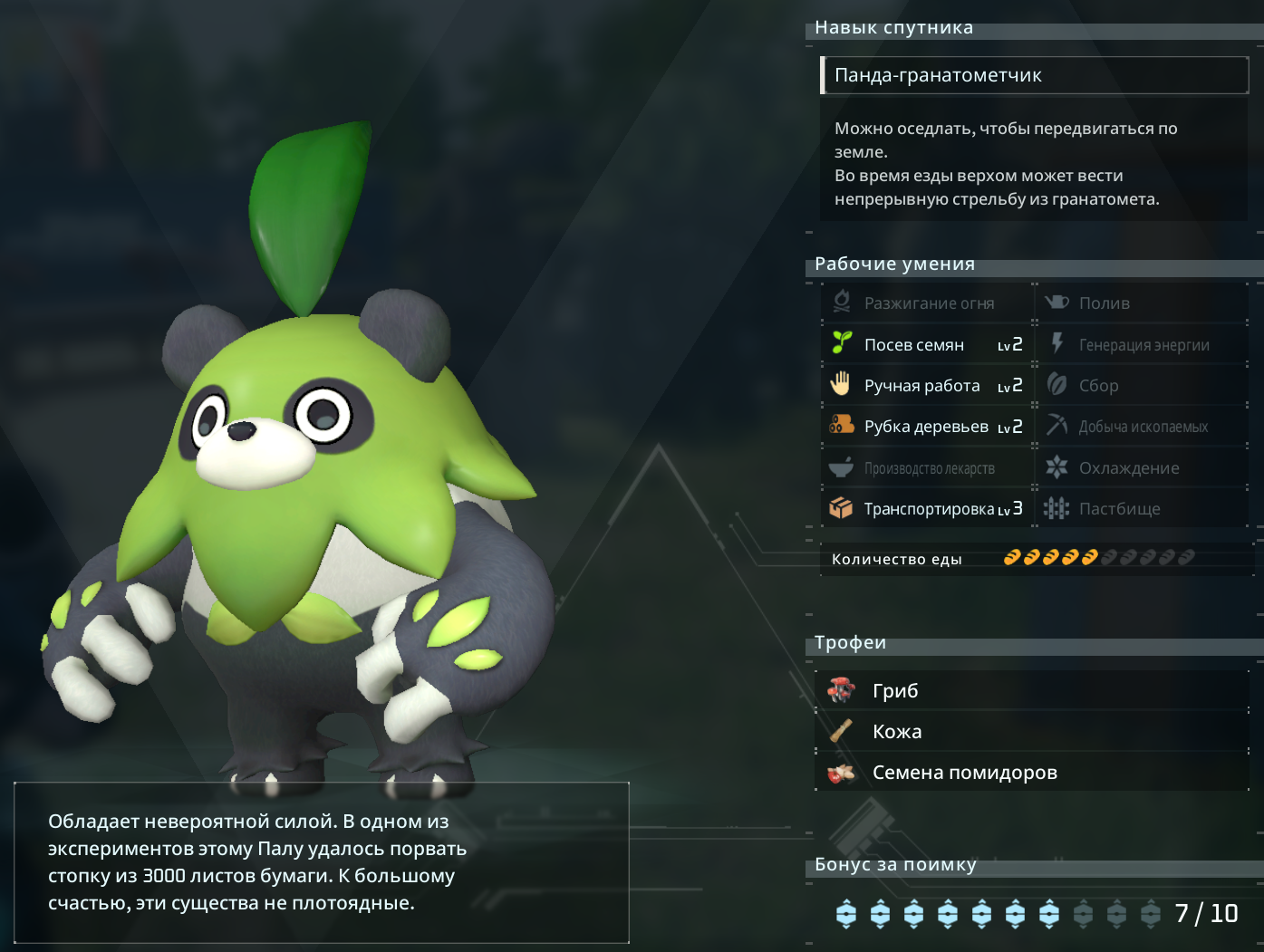Select the Гриб trophy row
Viewport: 1264px width, 952px height.
pos(1031,691)
